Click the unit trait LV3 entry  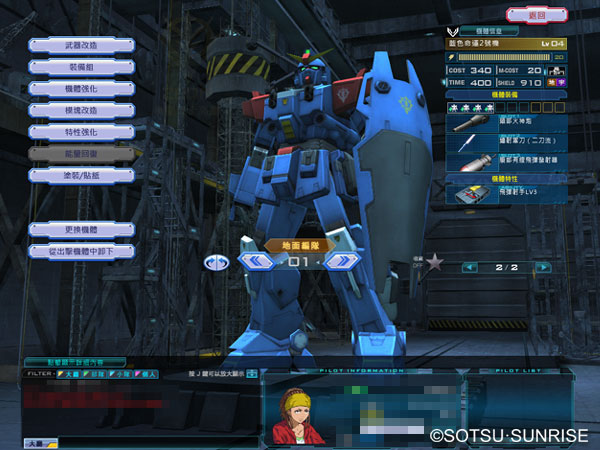(506, 195)
